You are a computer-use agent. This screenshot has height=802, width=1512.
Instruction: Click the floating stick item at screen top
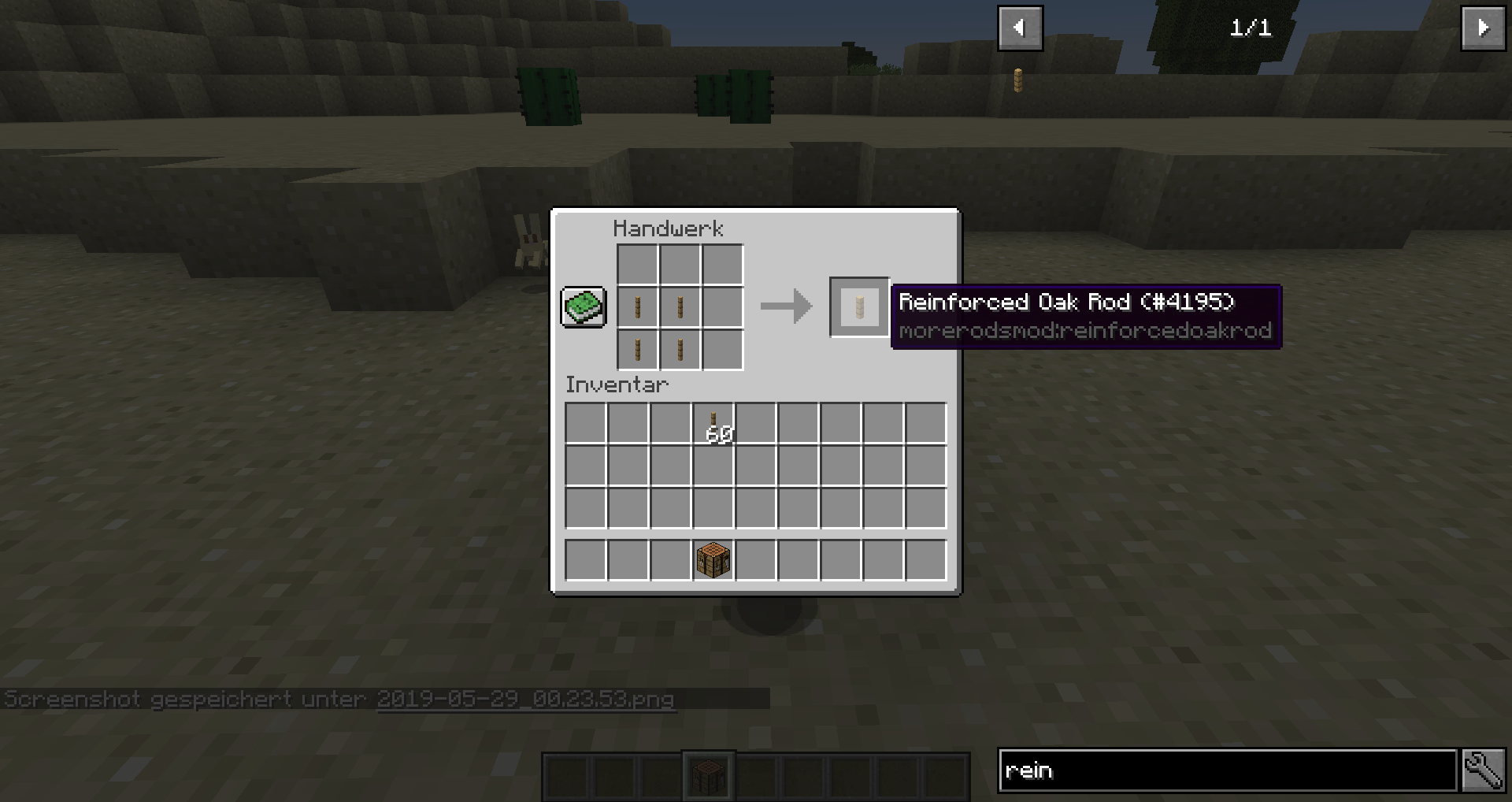1020,79
